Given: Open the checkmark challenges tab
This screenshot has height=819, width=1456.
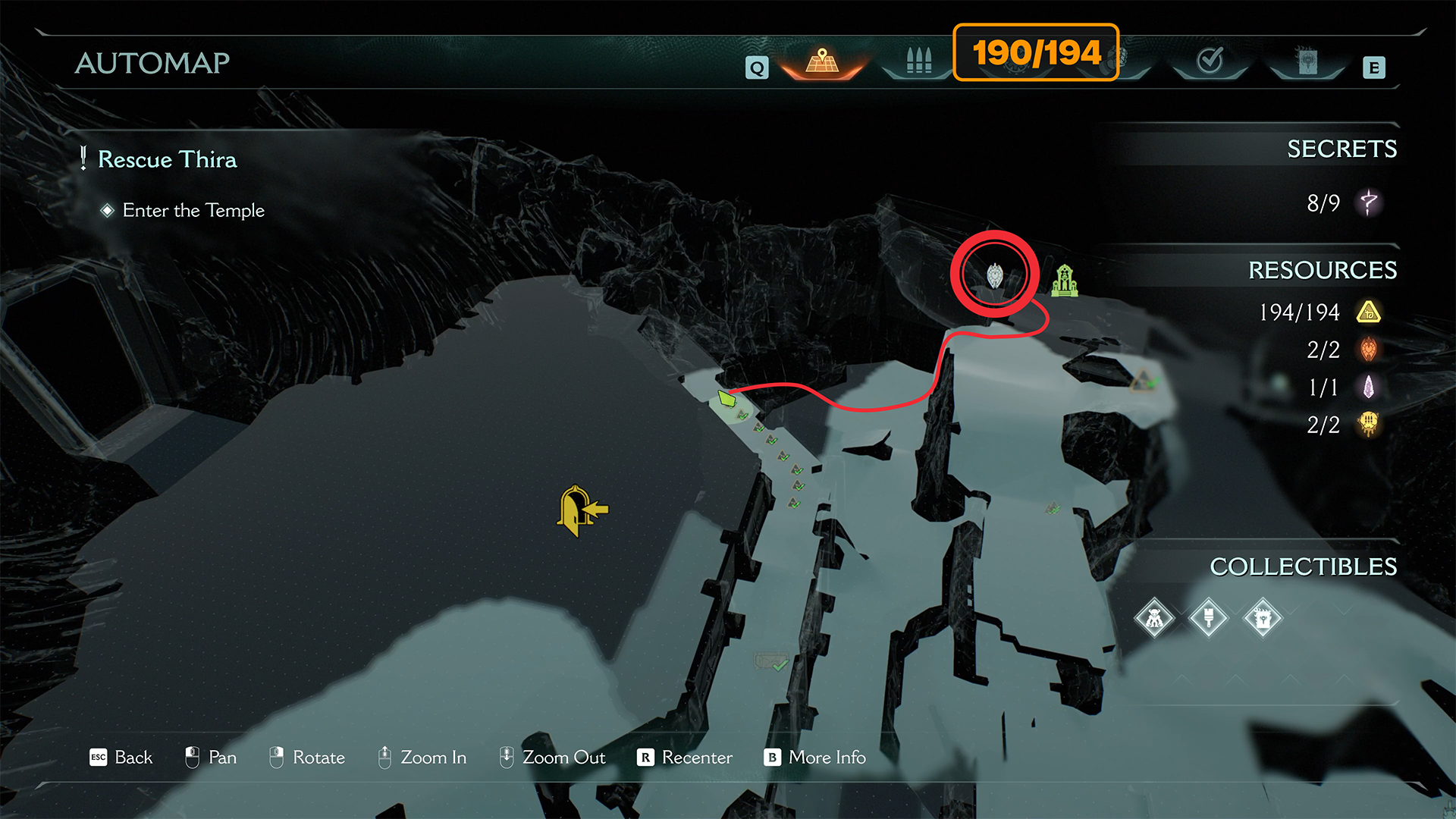Looking at the screenshot, I should click(1210, 61).
